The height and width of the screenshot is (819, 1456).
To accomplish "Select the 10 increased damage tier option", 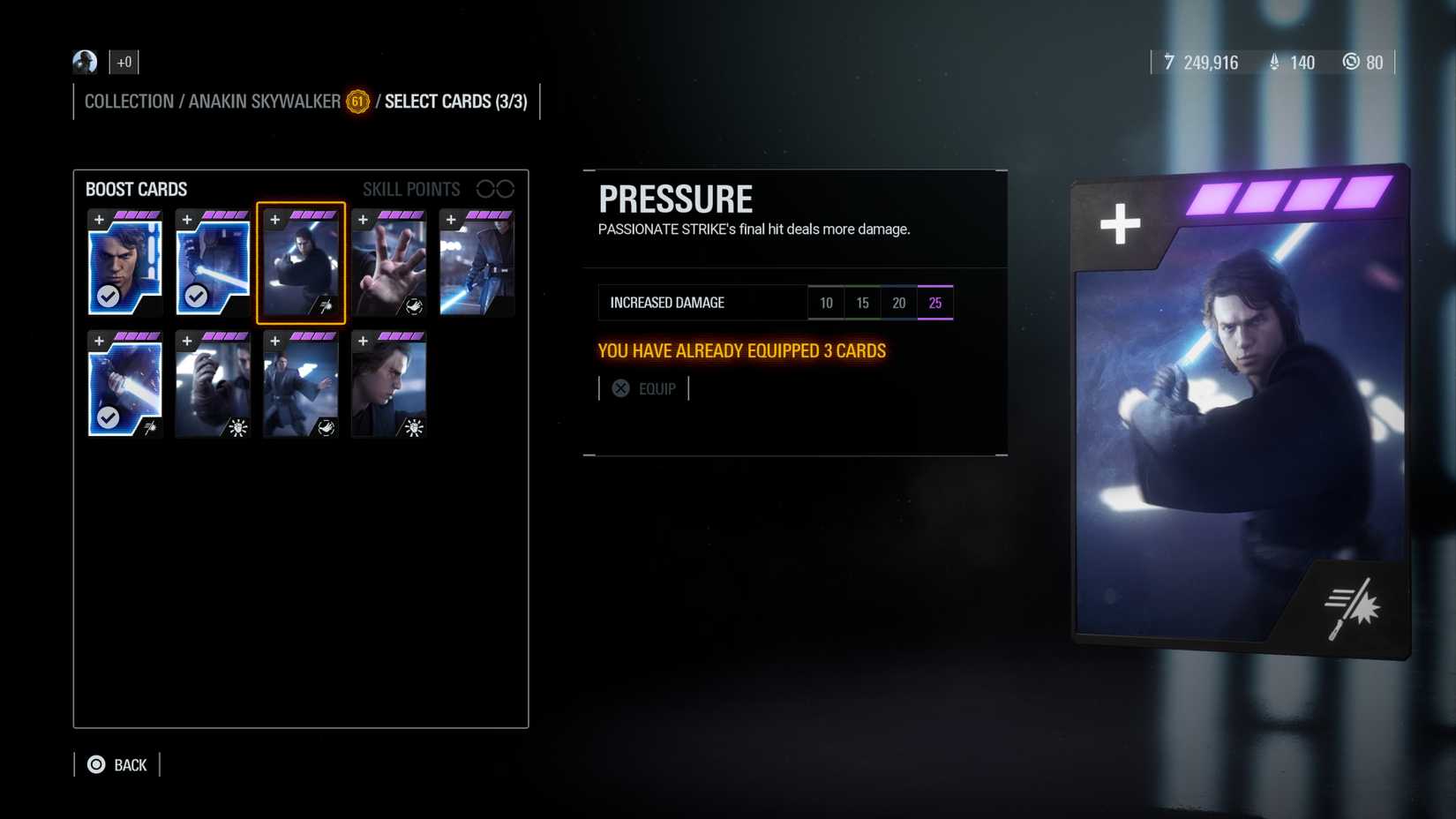I will click(x=826, y=302).
